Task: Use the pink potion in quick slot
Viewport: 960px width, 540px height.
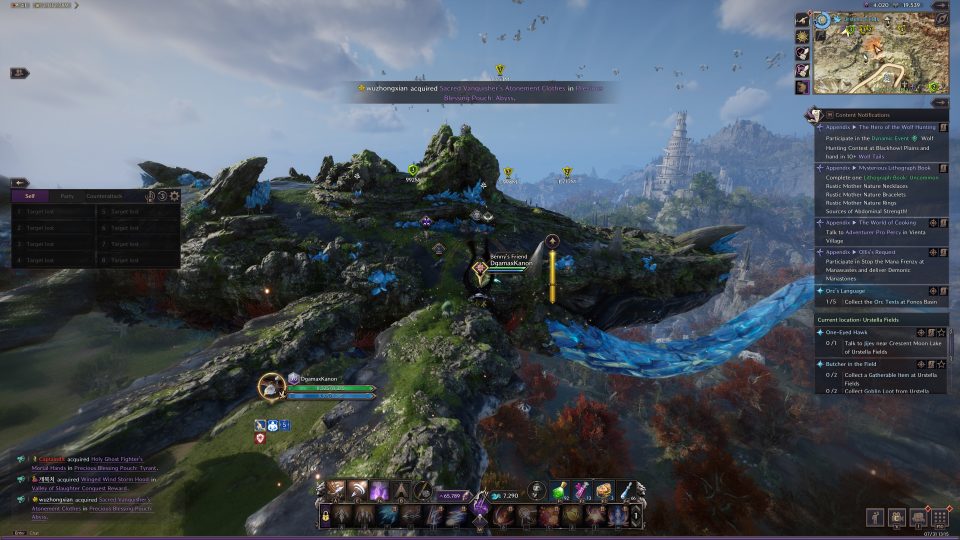Action: click(x=582, y=490)
